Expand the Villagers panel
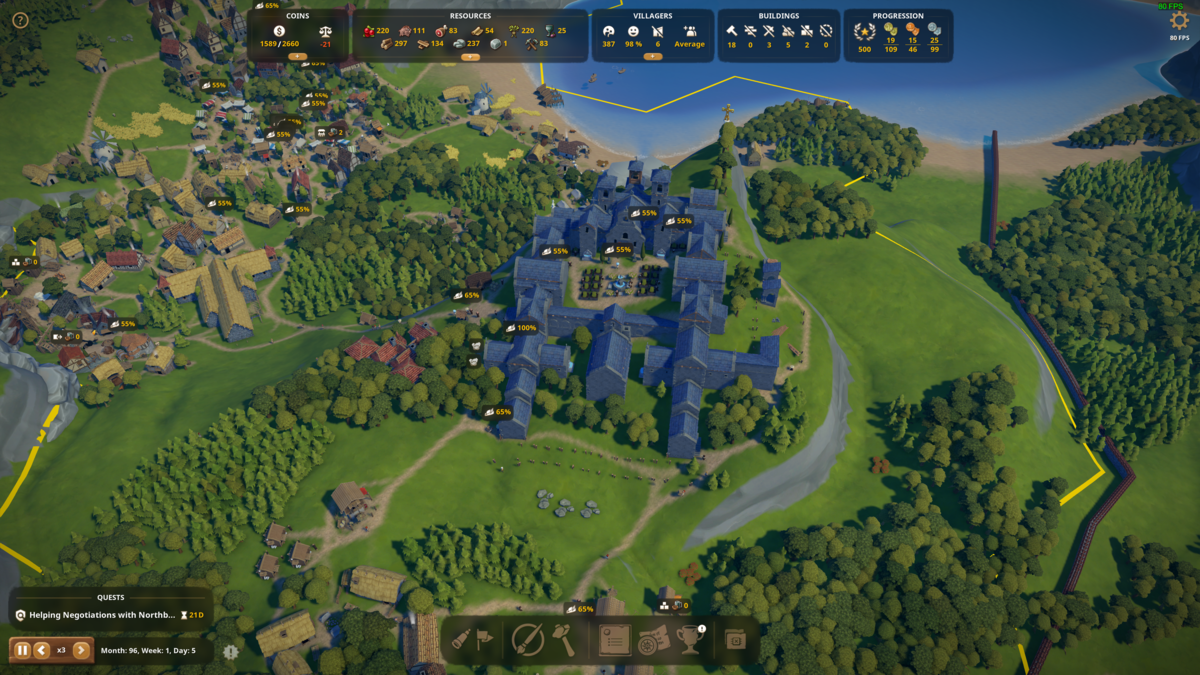This screenshot has height=675, width=1200. coord(653,57)
